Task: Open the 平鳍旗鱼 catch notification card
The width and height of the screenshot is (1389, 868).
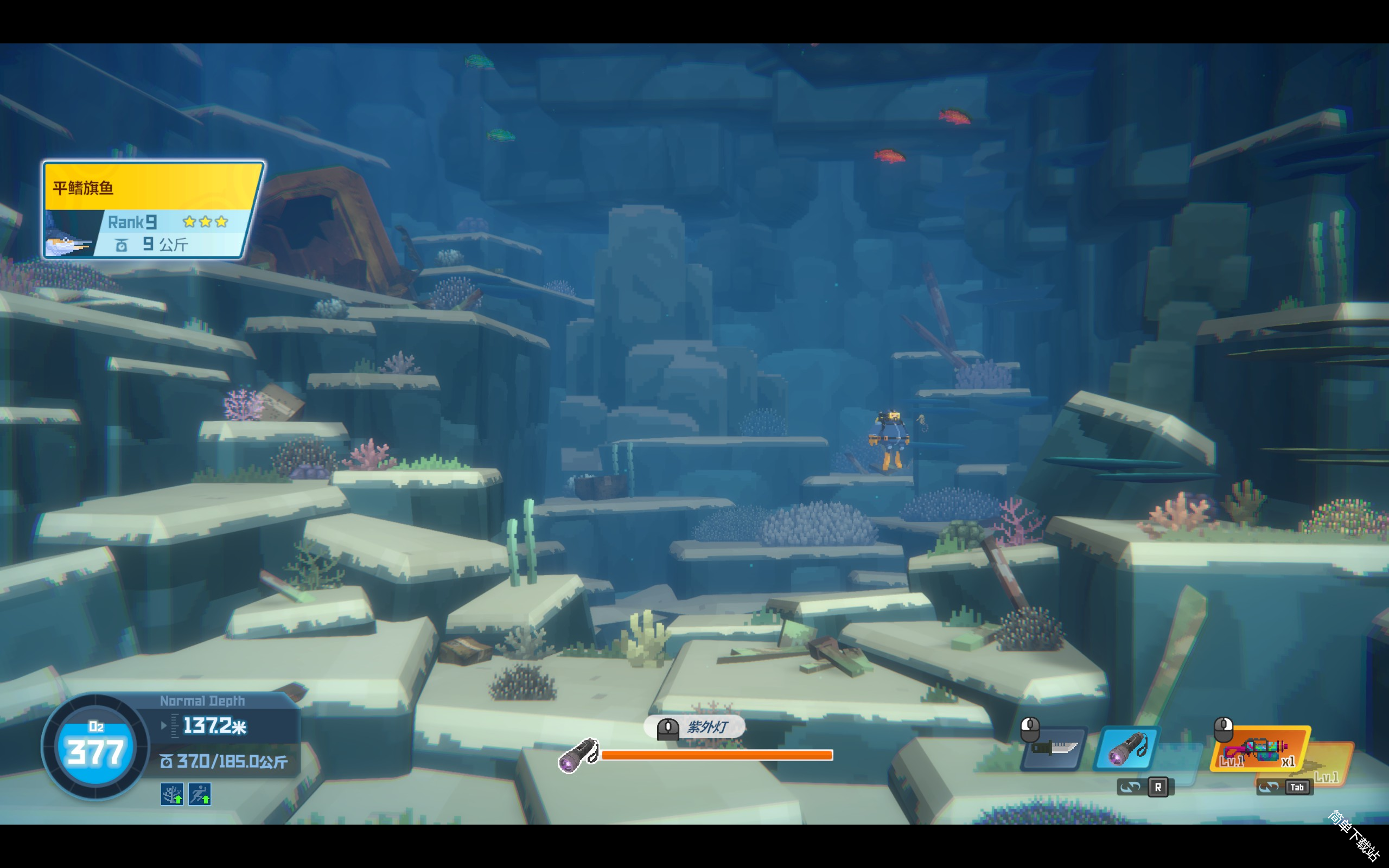Action: pyautogui.click(x=152, y=210)
